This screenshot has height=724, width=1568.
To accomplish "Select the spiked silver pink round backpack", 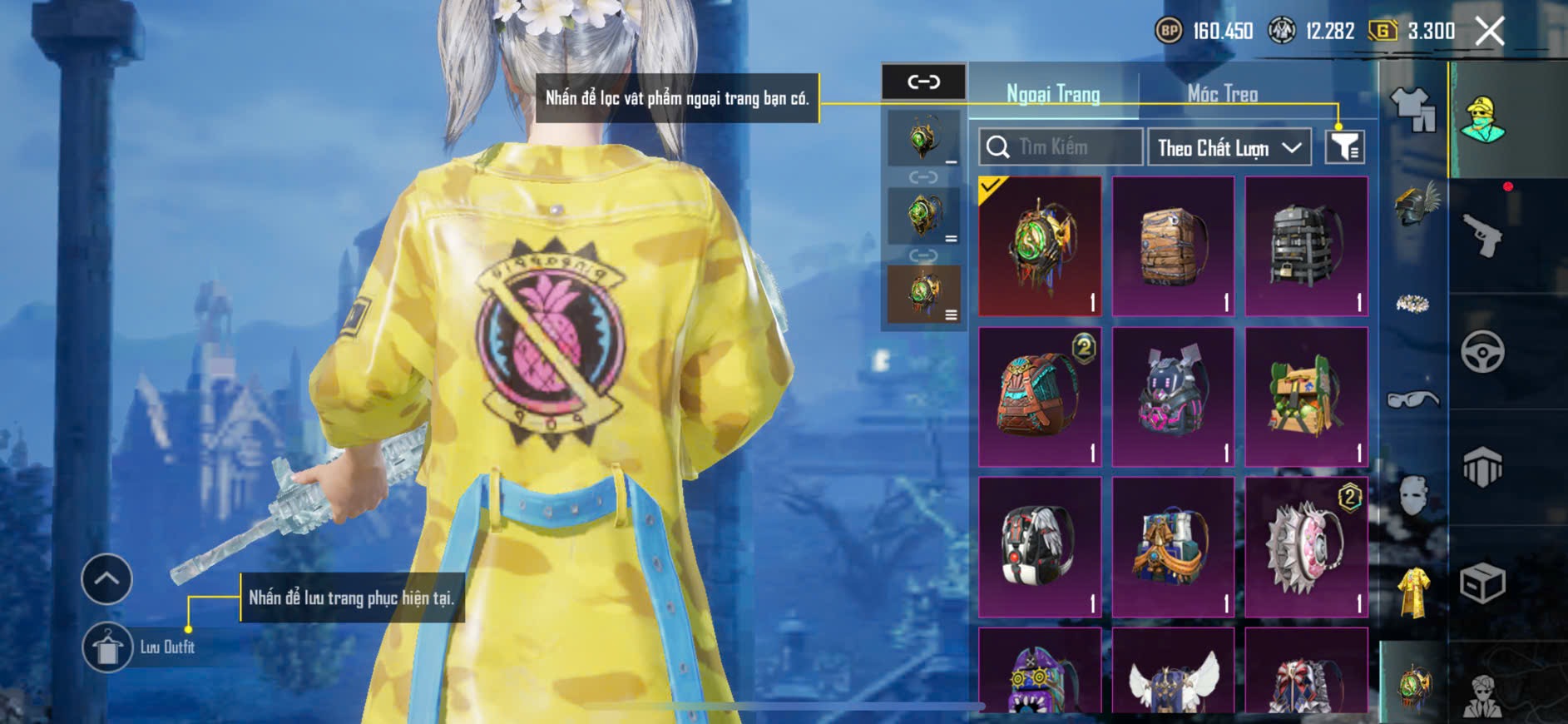I will pyautogui.click(x=1306, y=548).
